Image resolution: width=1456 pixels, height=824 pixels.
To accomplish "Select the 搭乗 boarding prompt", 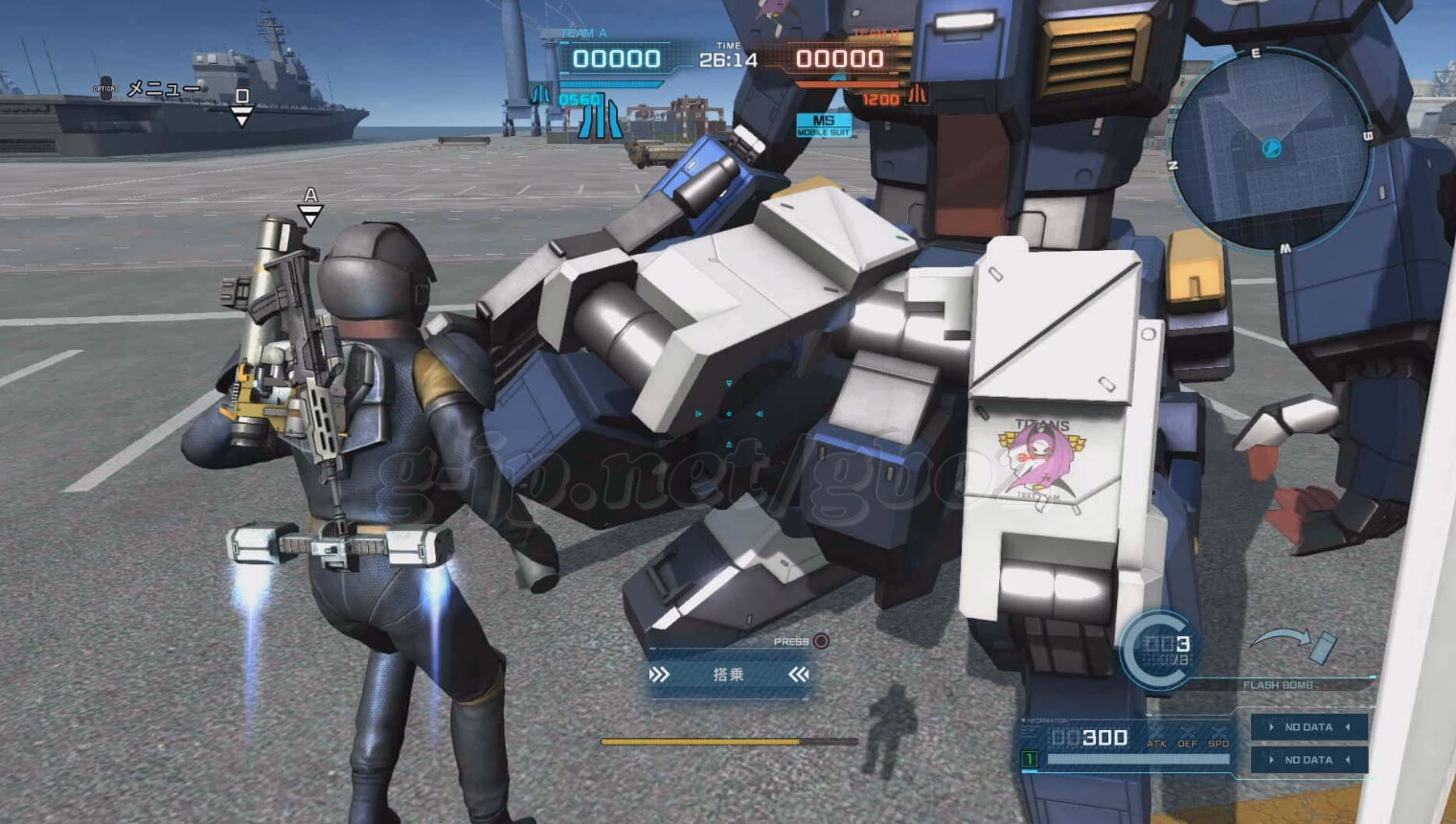I will pyautogui.click(x=728, y=675).
